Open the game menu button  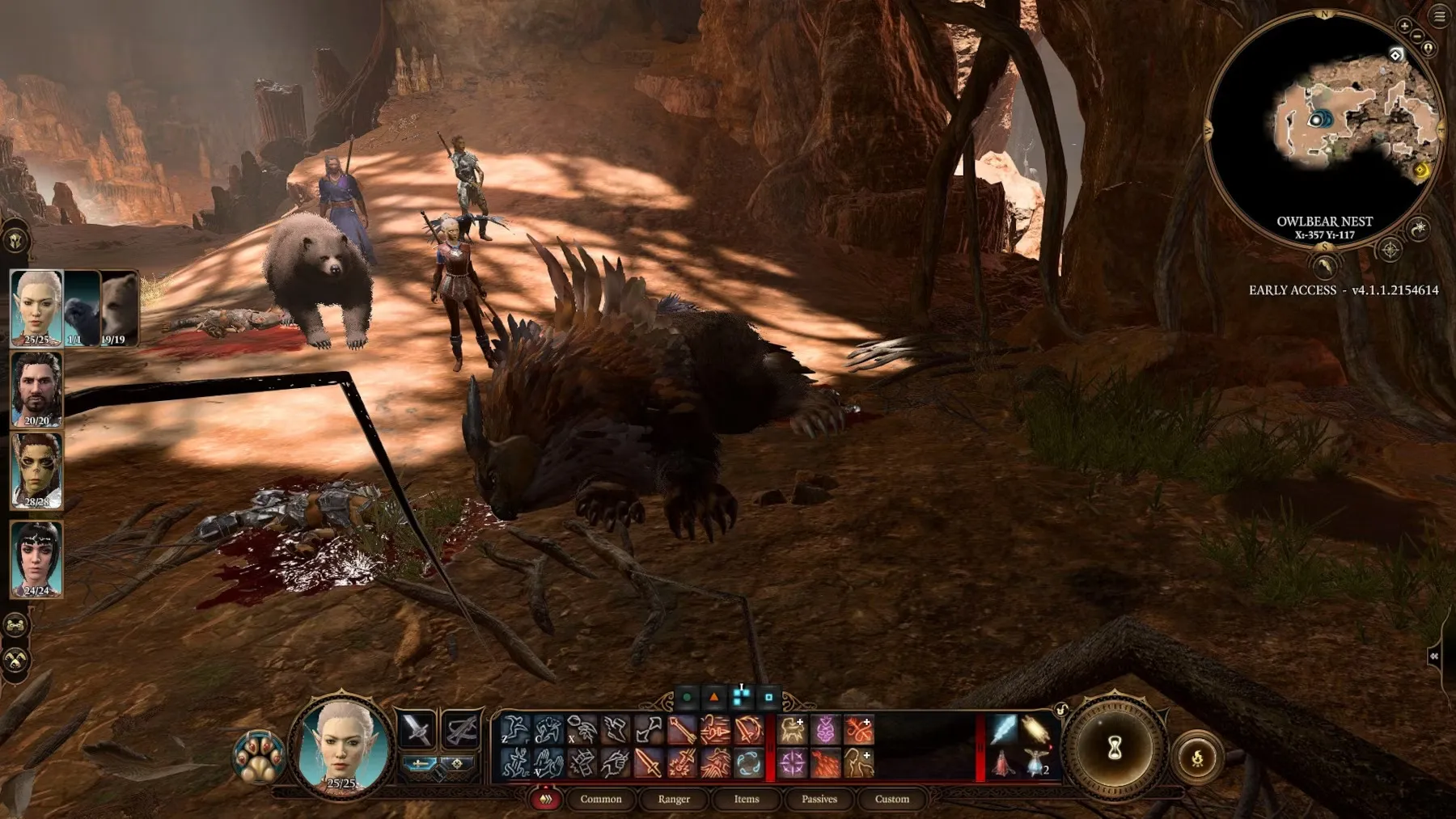[x=1440, y=16]
